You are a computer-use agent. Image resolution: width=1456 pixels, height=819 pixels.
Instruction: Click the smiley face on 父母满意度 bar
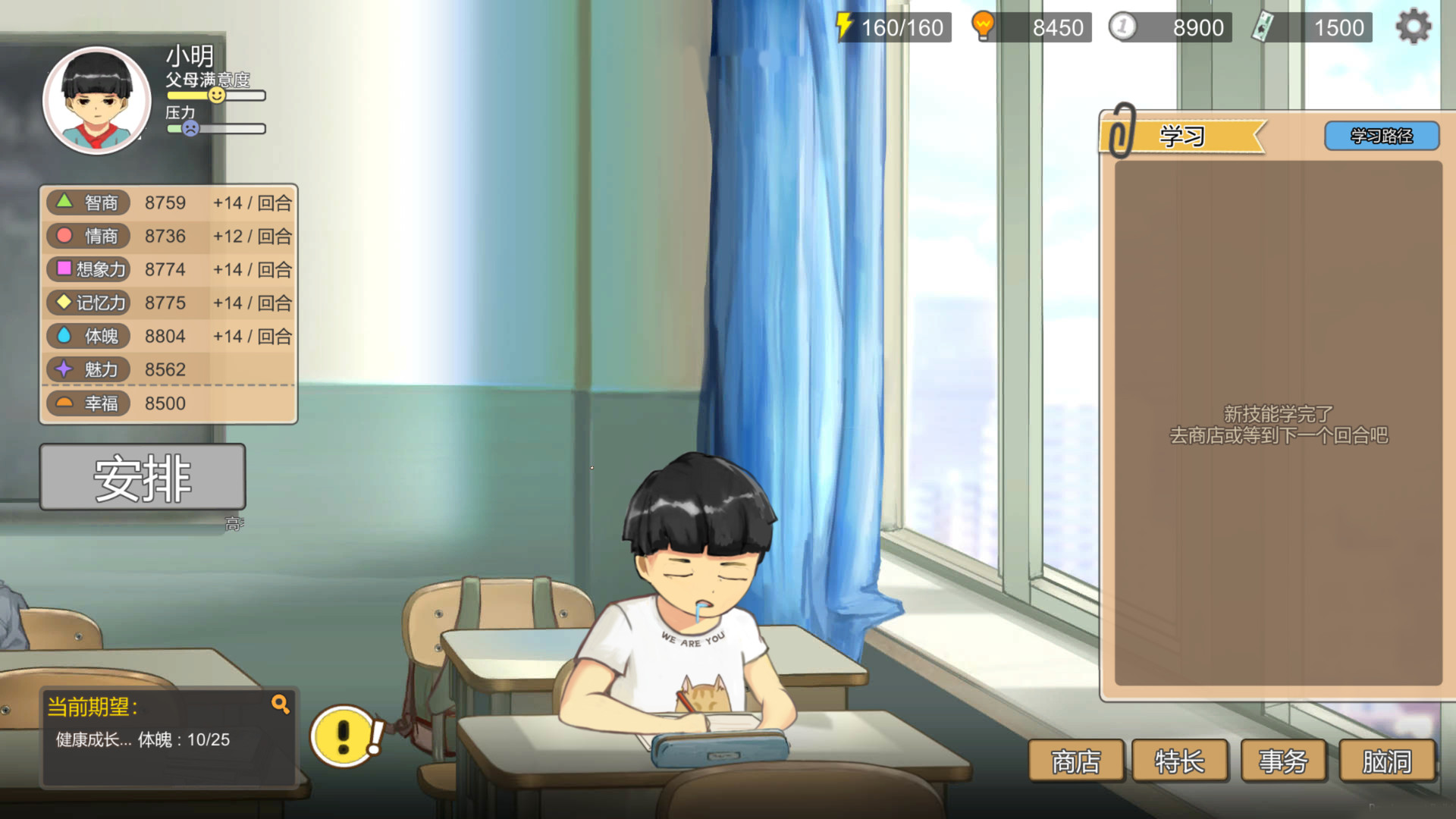(216, 94)
